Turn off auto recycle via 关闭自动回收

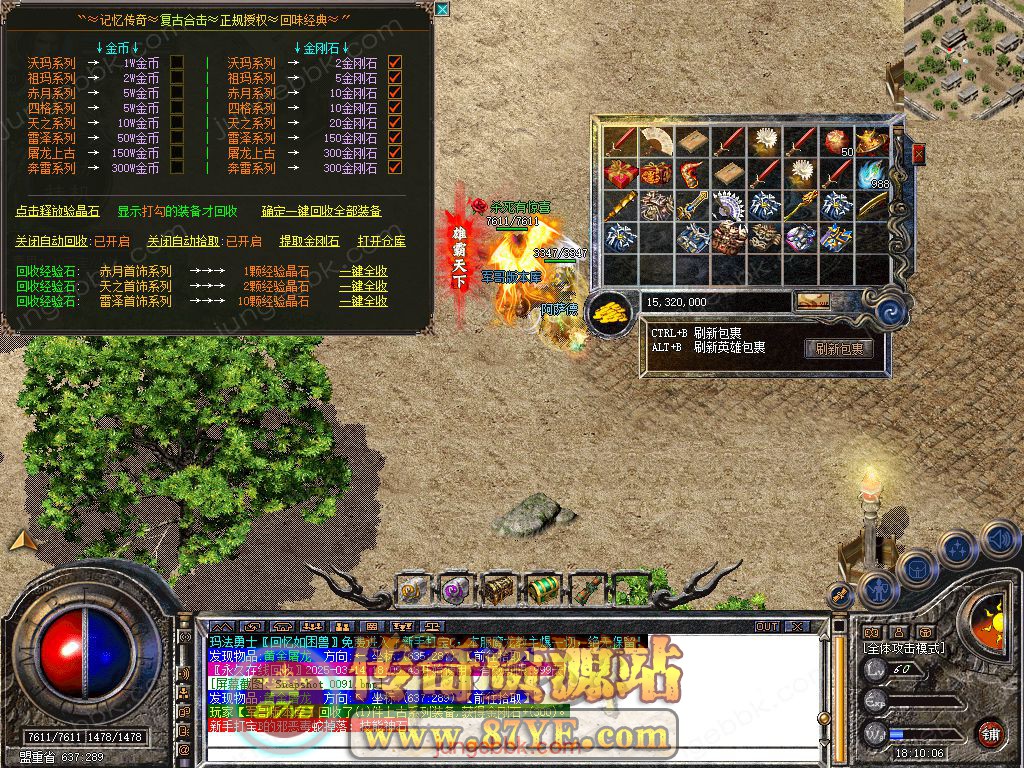click(x=52, y=242)
